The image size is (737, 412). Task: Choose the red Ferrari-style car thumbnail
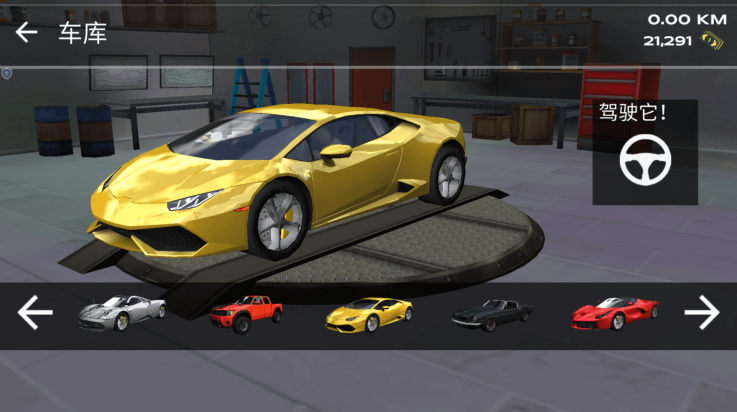pyautogui.click(x=614, y=314)
